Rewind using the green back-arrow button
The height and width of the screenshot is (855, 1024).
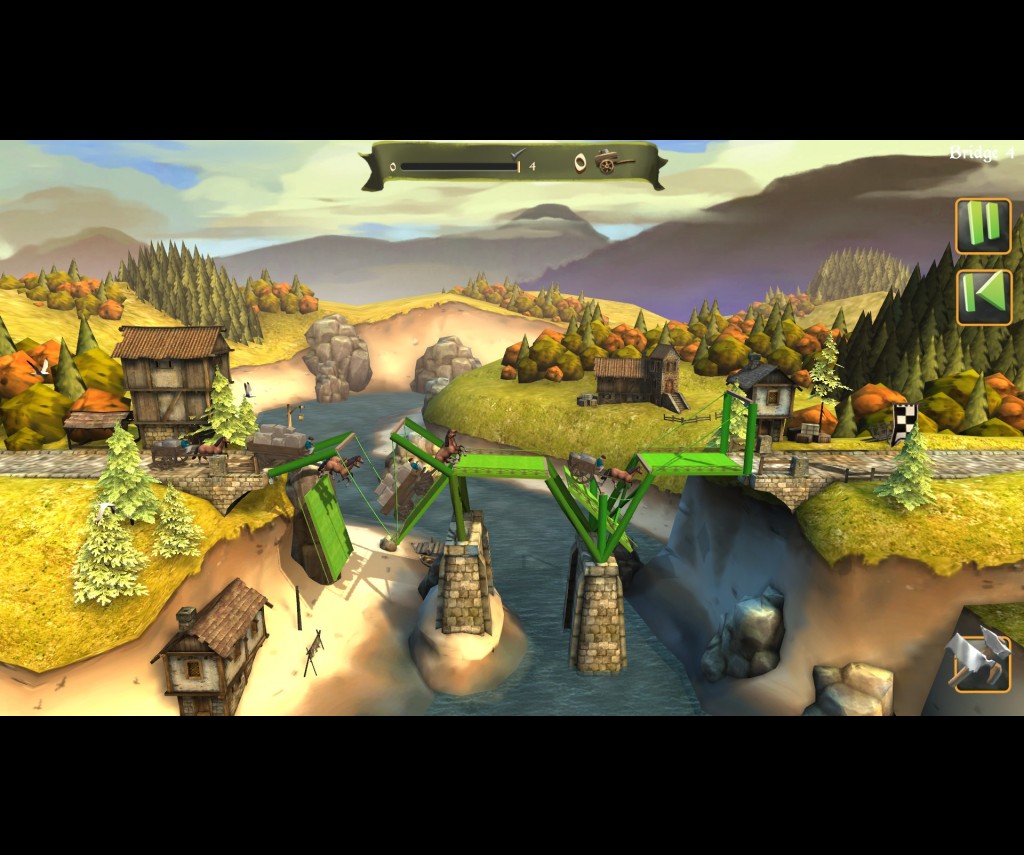coord(984,297)
